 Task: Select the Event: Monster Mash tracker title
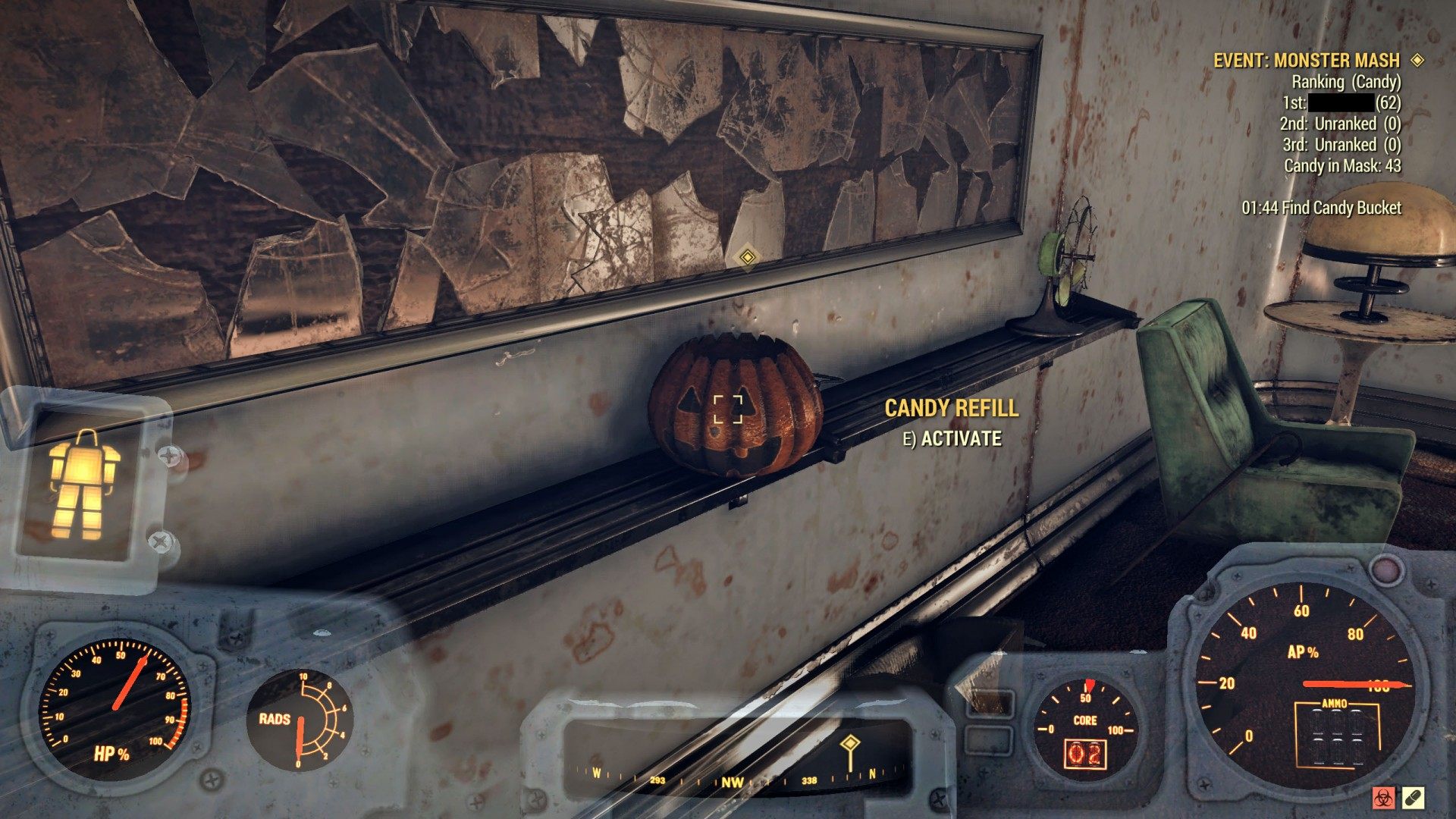pos(1306,61)
